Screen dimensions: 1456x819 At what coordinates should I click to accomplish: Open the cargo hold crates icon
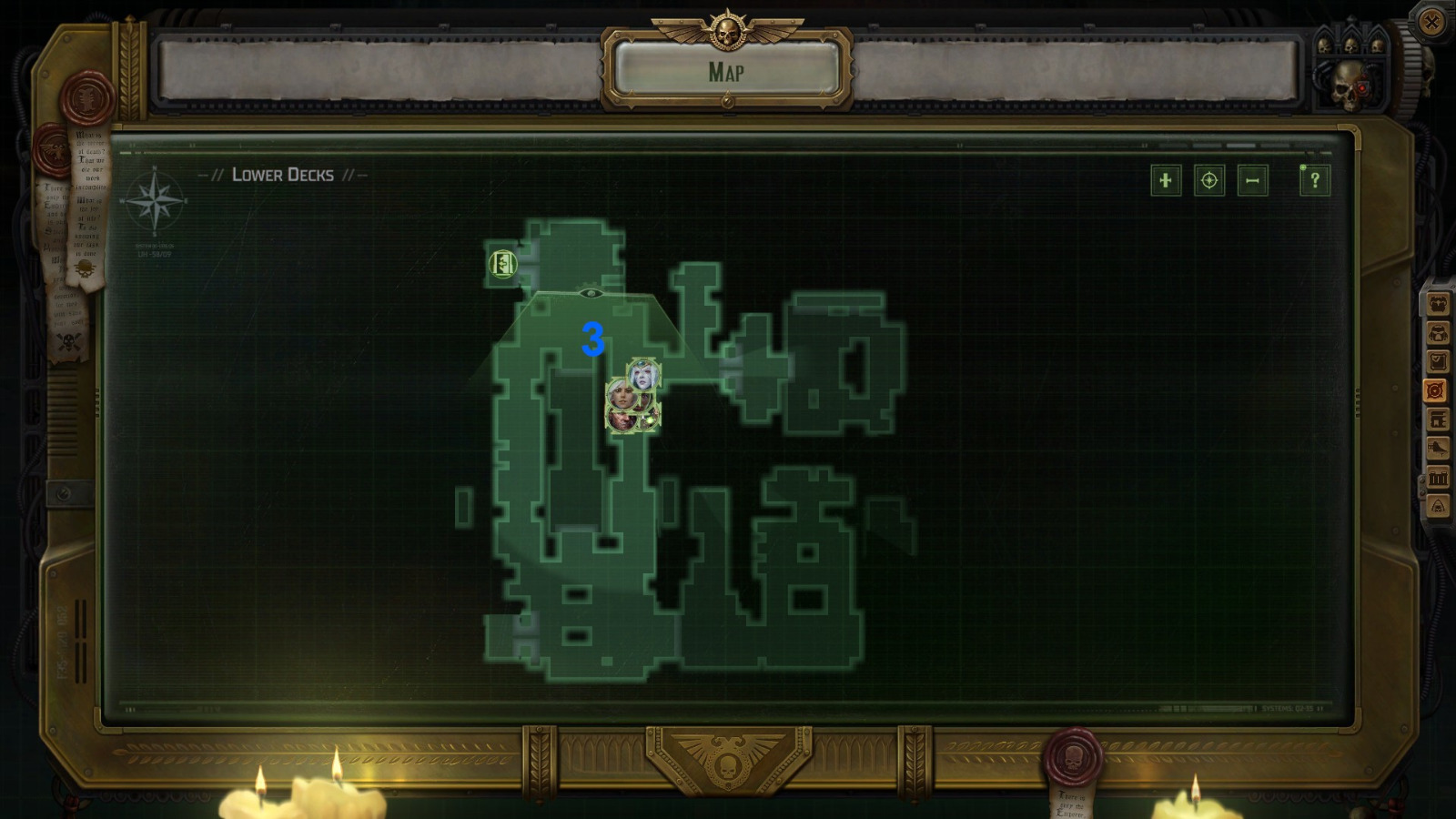[x=1438, y=477]
